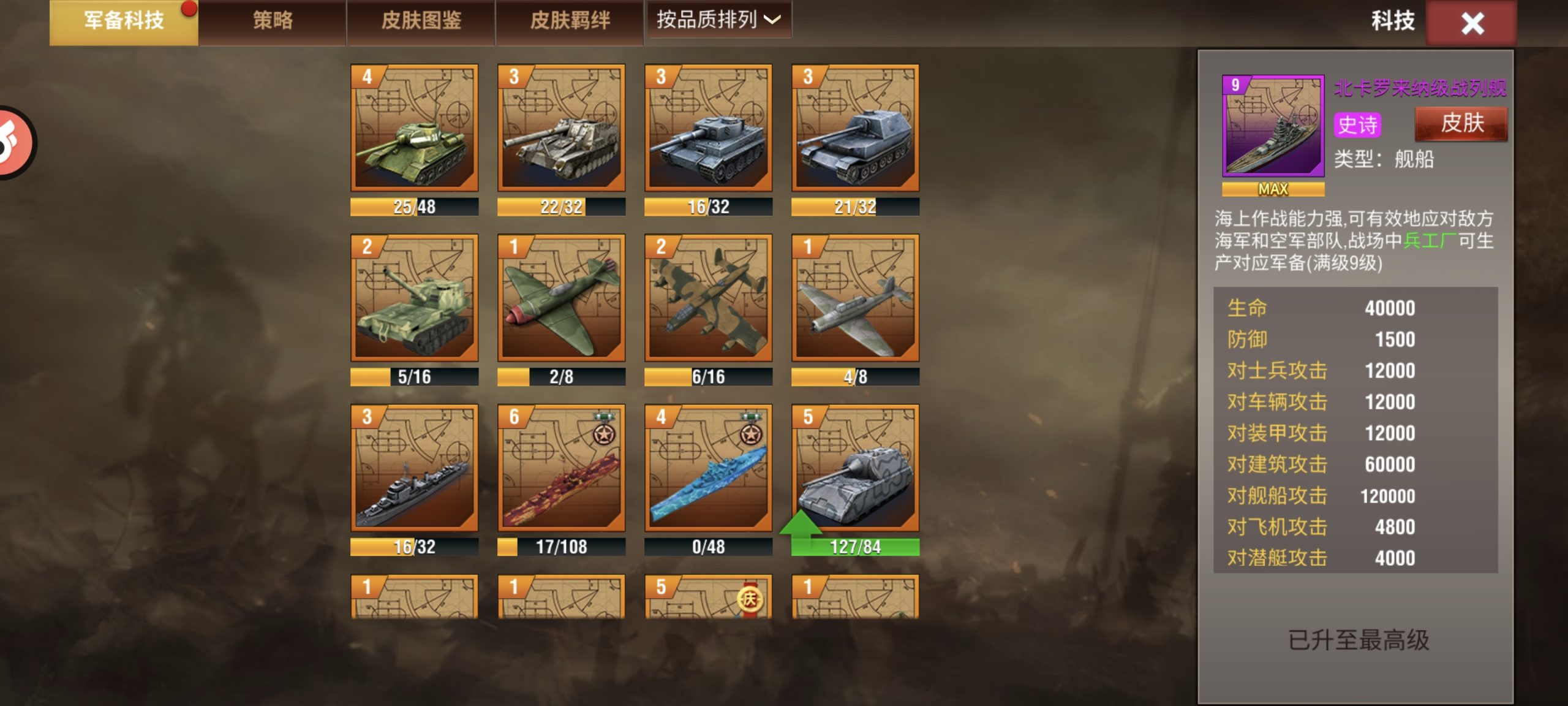Screen dimensions: 1568x706
Task: Switch to the 皮肤图鉴 tab
Action: (421, 21)
